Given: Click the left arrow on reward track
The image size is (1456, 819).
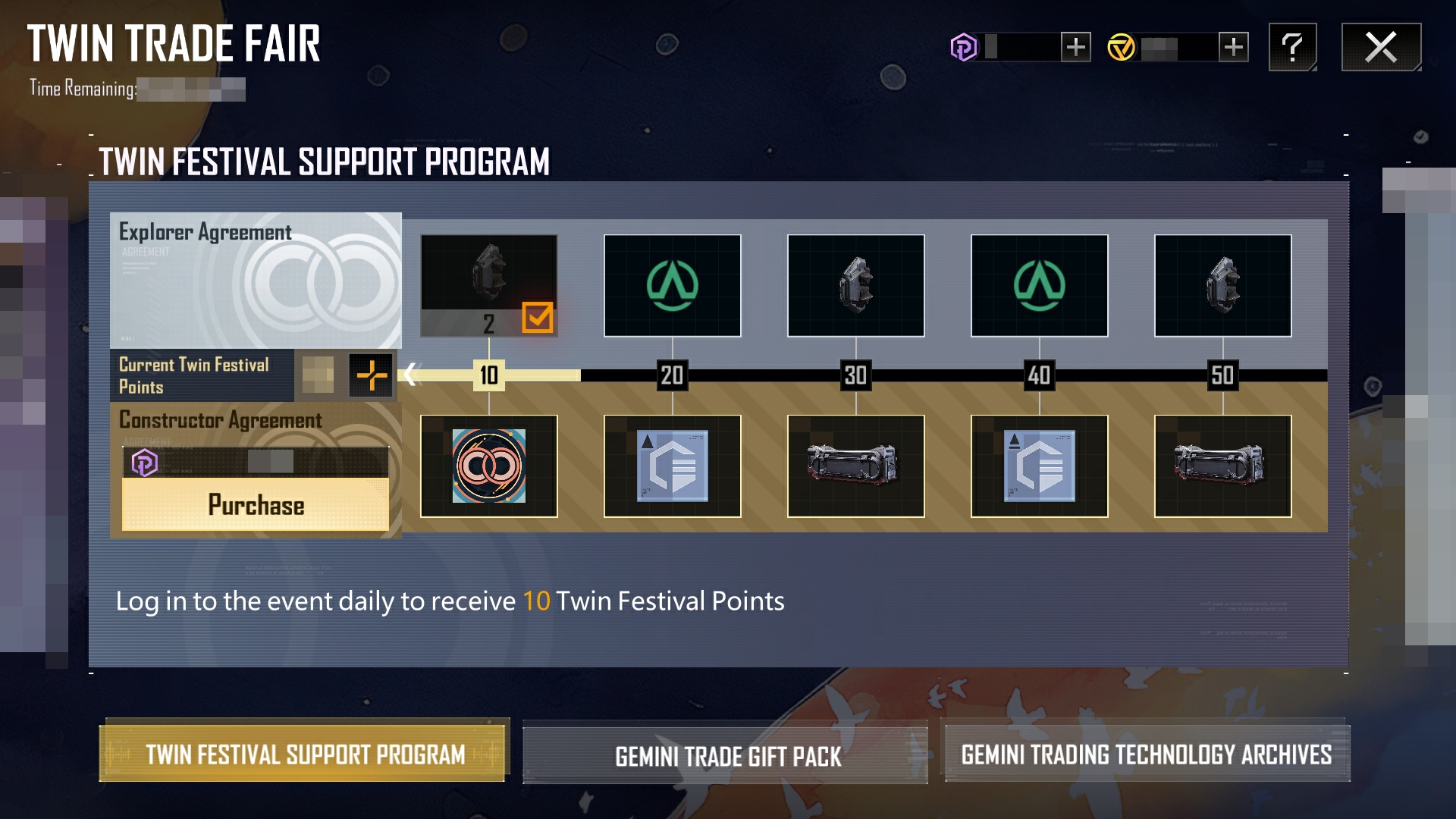Looking at the screenshot, I should (x=410, y=374).
